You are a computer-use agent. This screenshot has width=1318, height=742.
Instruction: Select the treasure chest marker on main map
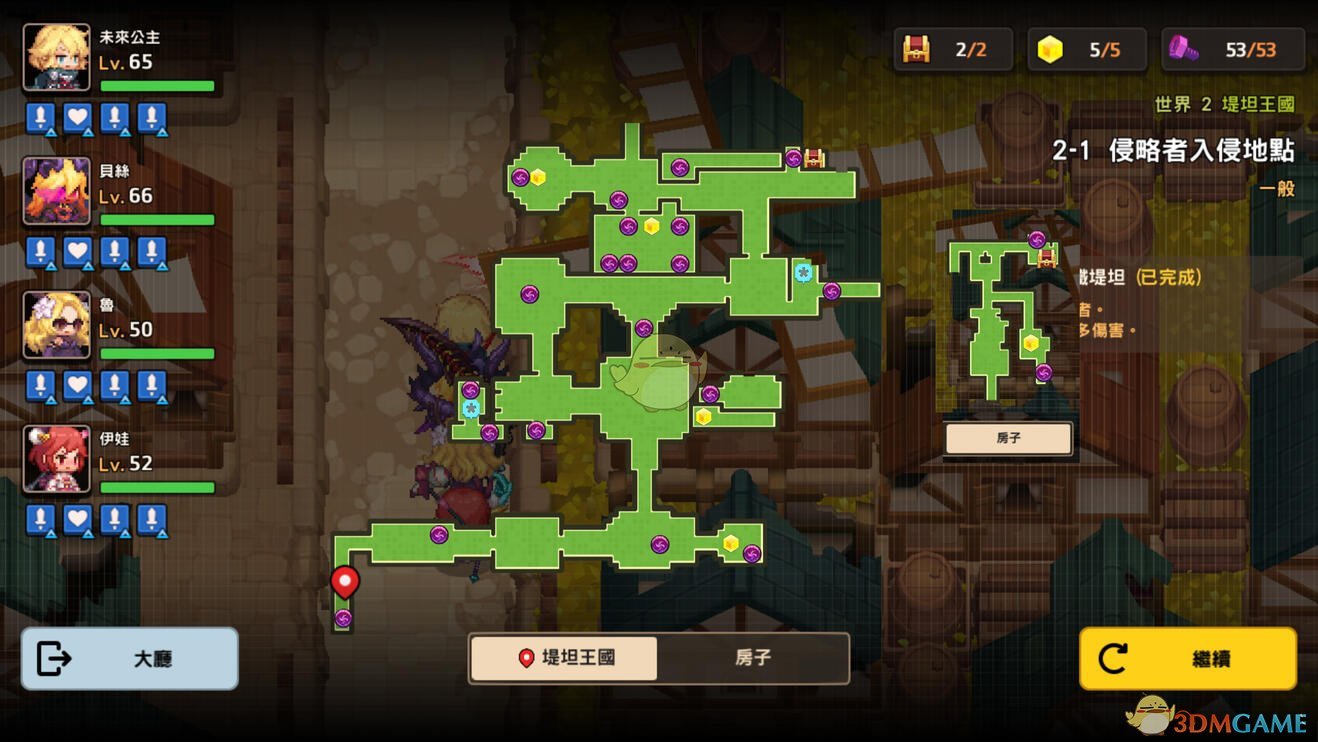pyautogui.click(x=814, y=158)
